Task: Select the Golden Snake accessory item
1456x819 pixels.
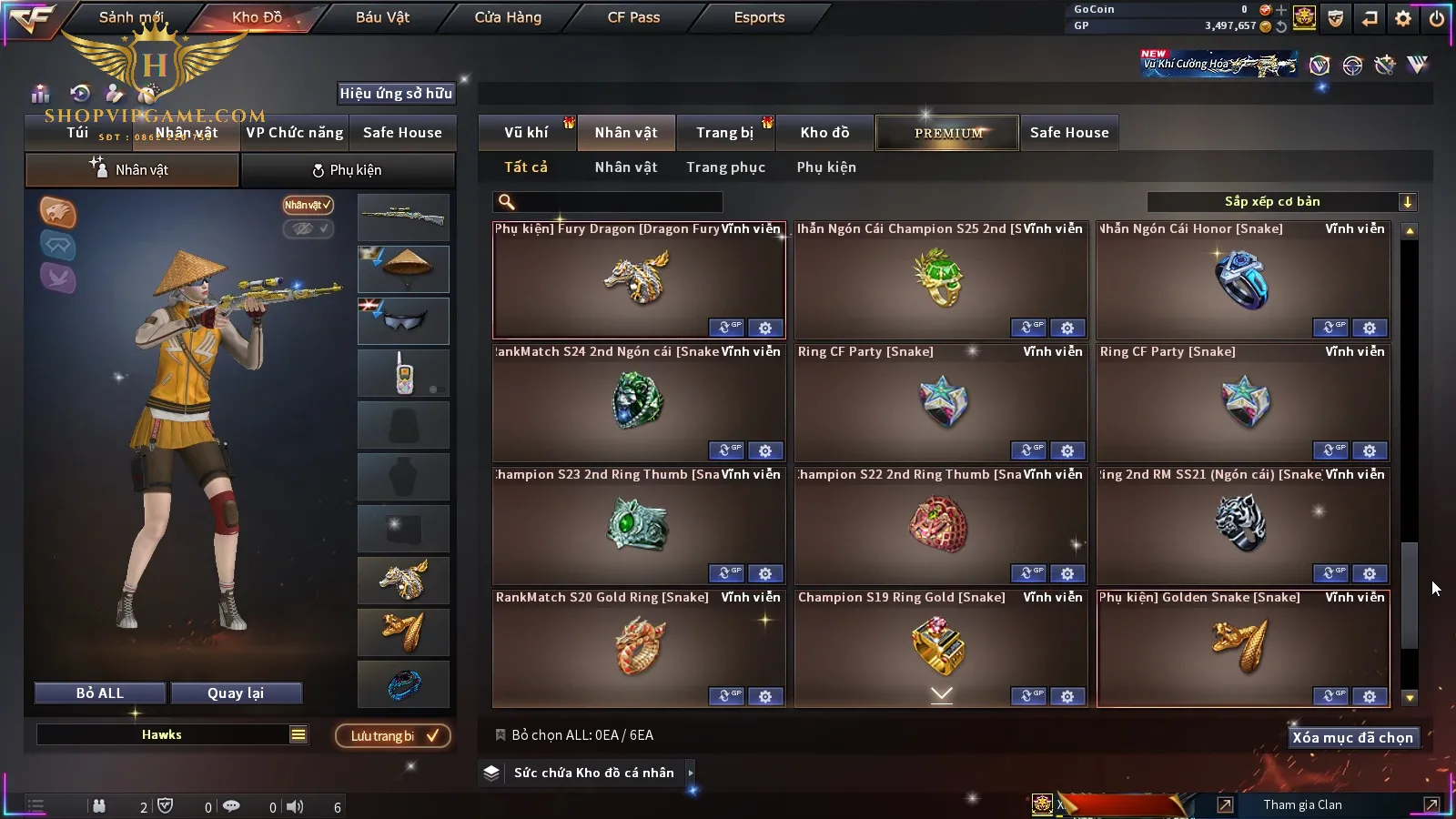Action: [1242, 648]
